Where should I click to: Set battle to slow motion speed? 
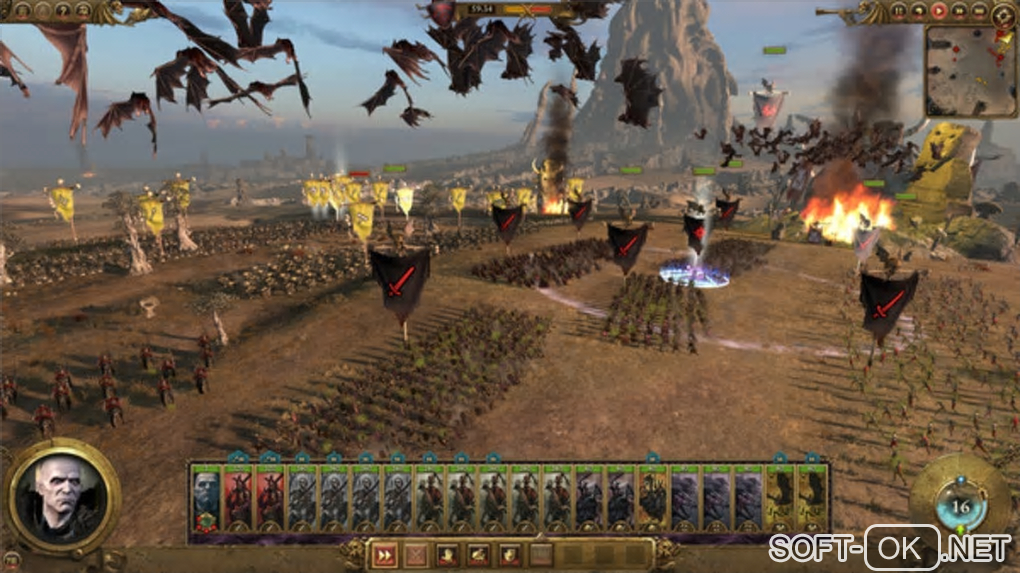918,12
